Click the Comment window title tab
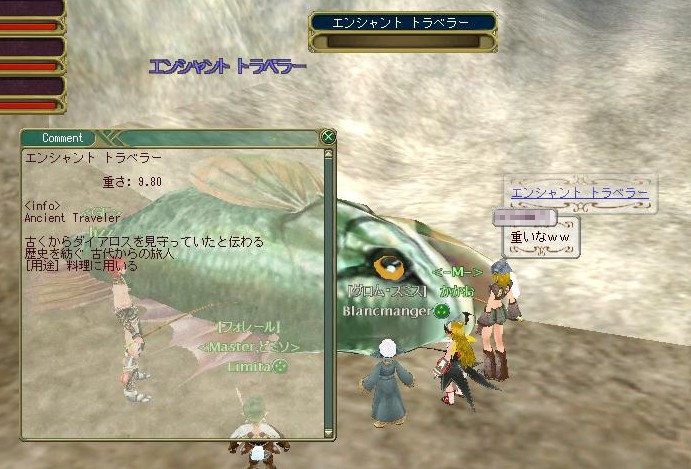Screen dimensions: 691x469 (x=63, y=138)
